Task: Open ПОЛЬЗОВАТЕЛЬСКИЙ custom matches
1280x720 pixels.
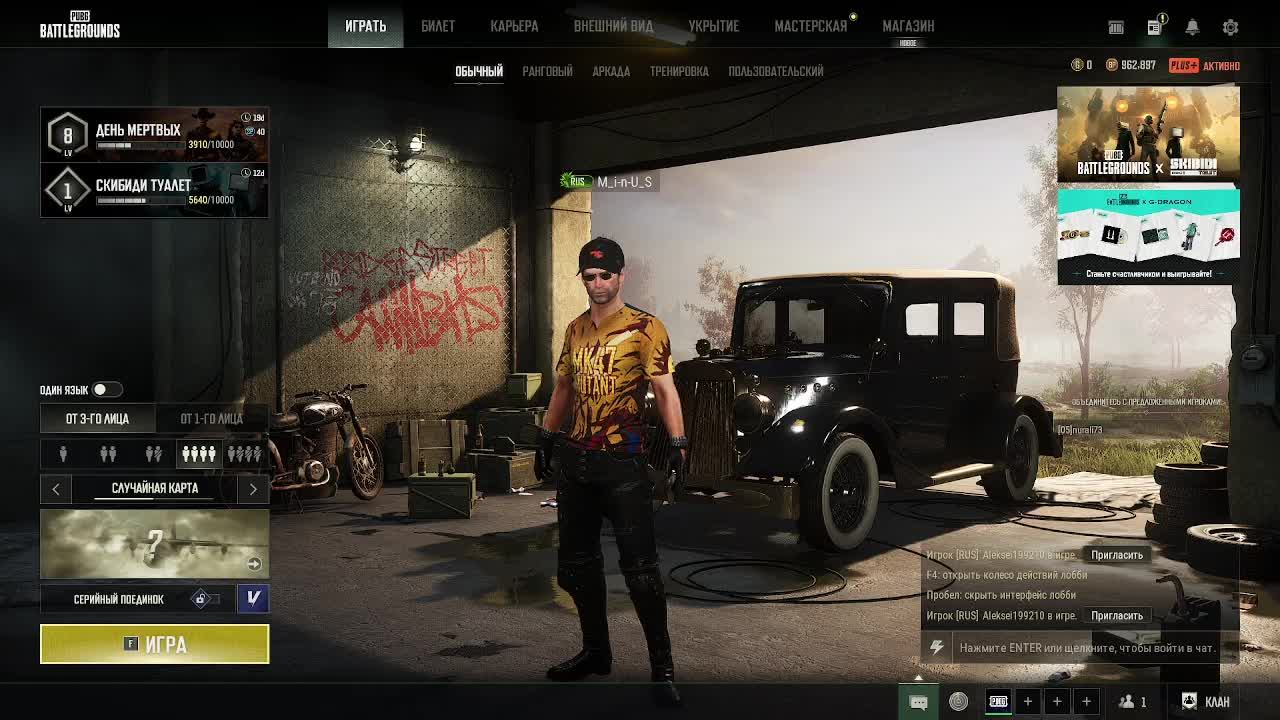Action: [x=776, y=71]
